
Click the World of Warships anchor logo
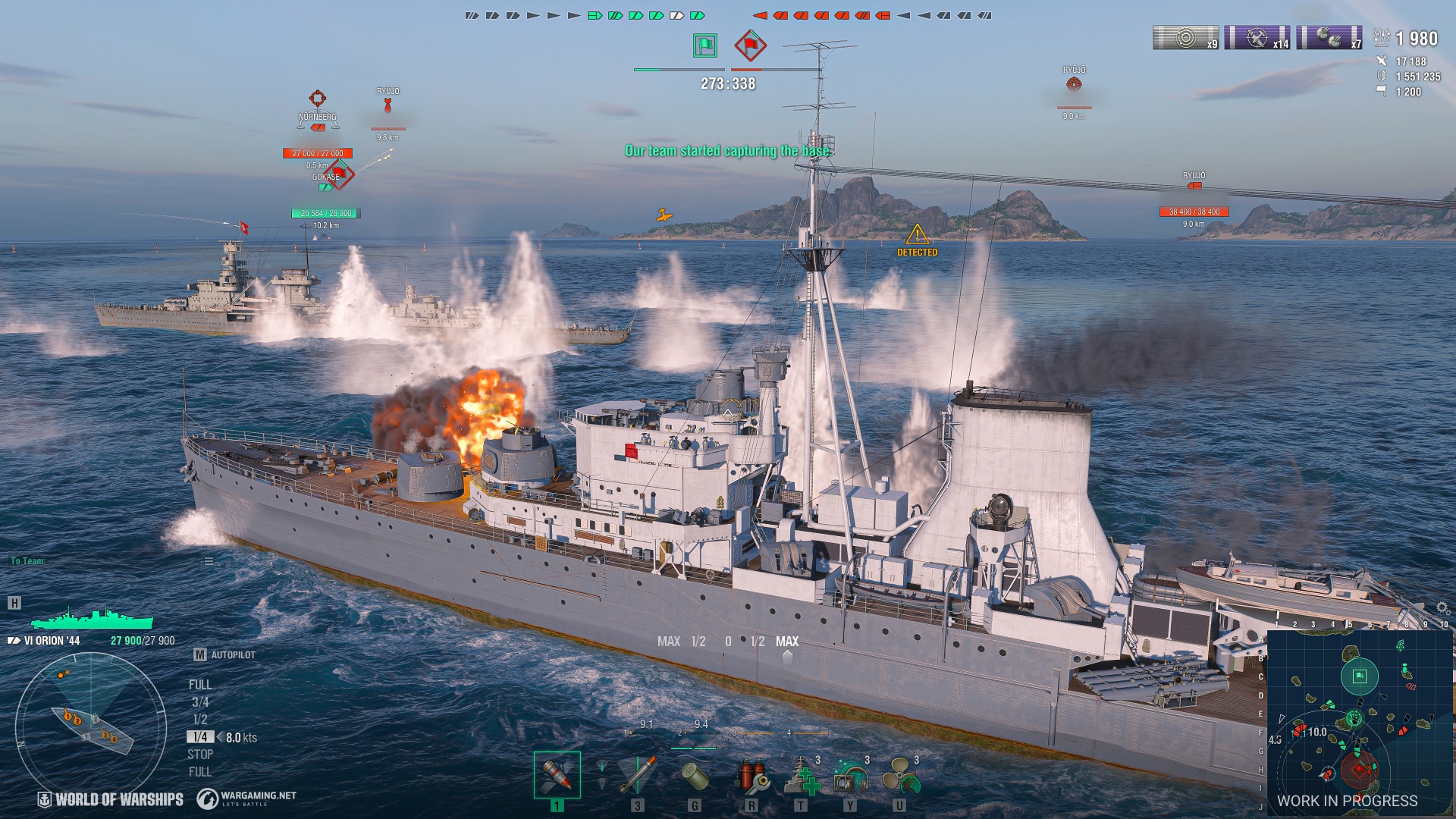coord(45,799)
